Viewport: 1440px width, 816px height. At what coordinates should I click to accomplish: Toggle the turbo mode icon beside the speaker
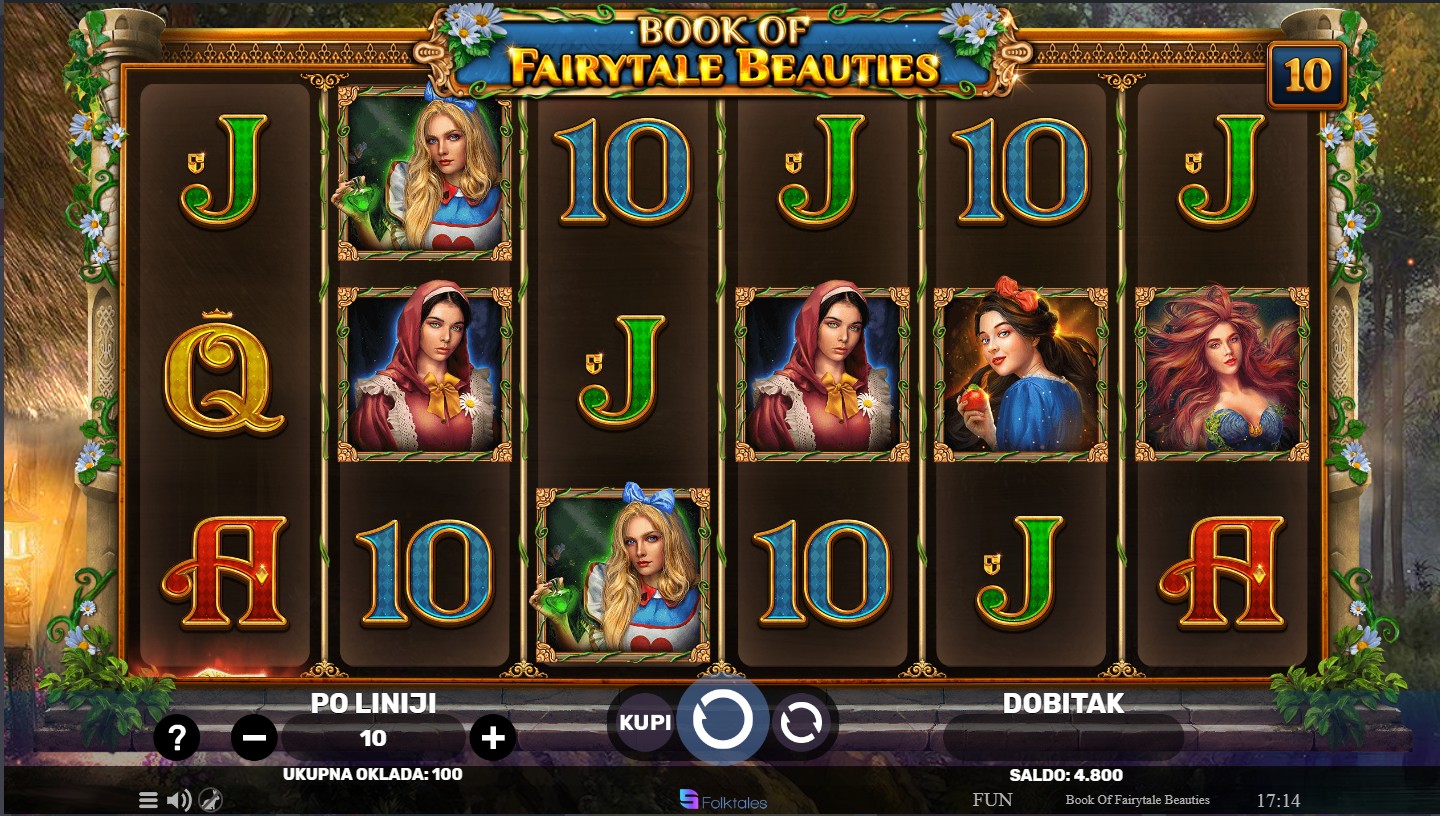pos(210,800)
